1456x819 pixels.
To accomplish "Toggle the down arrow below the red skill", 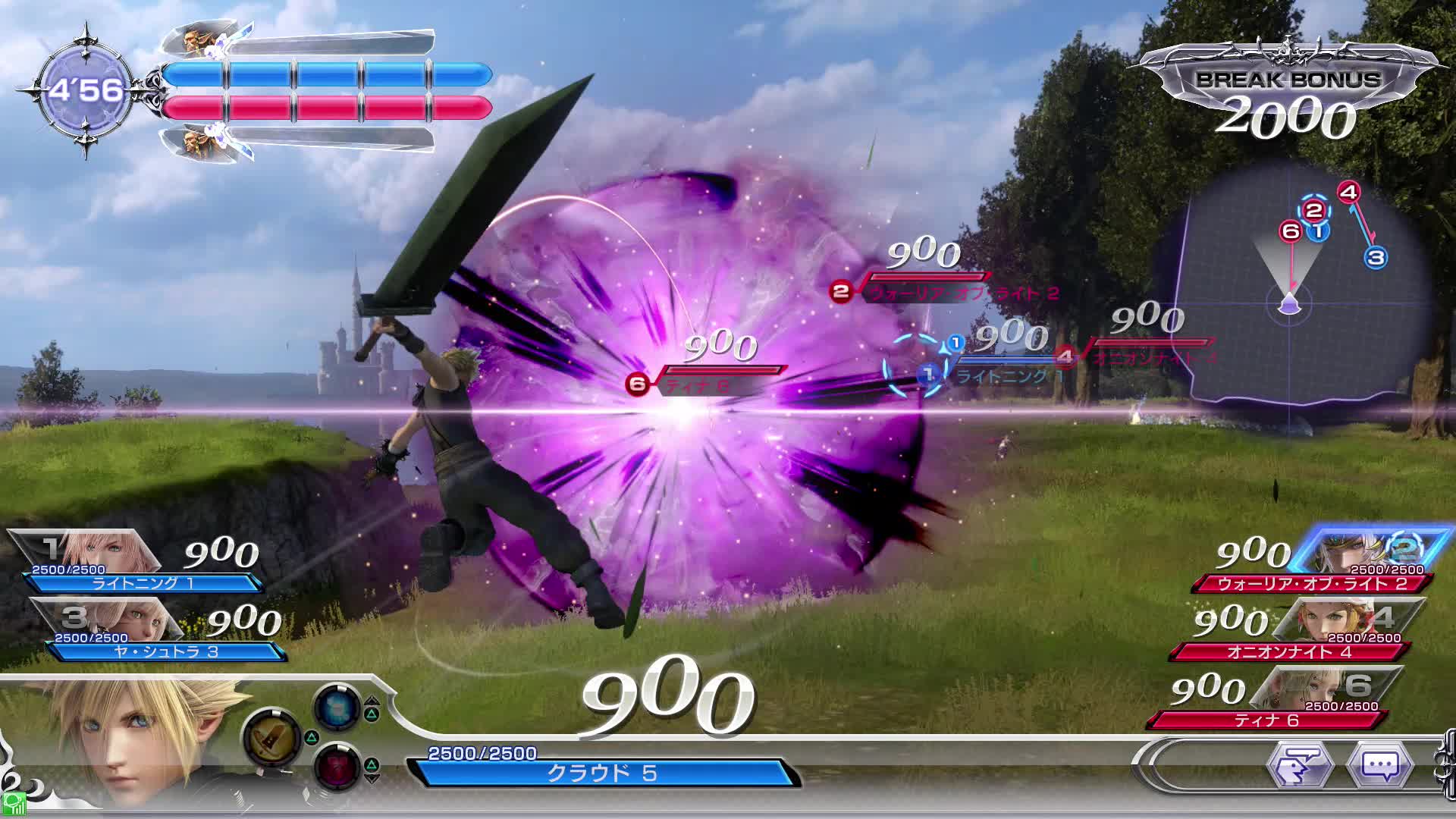I will [372, 778].
